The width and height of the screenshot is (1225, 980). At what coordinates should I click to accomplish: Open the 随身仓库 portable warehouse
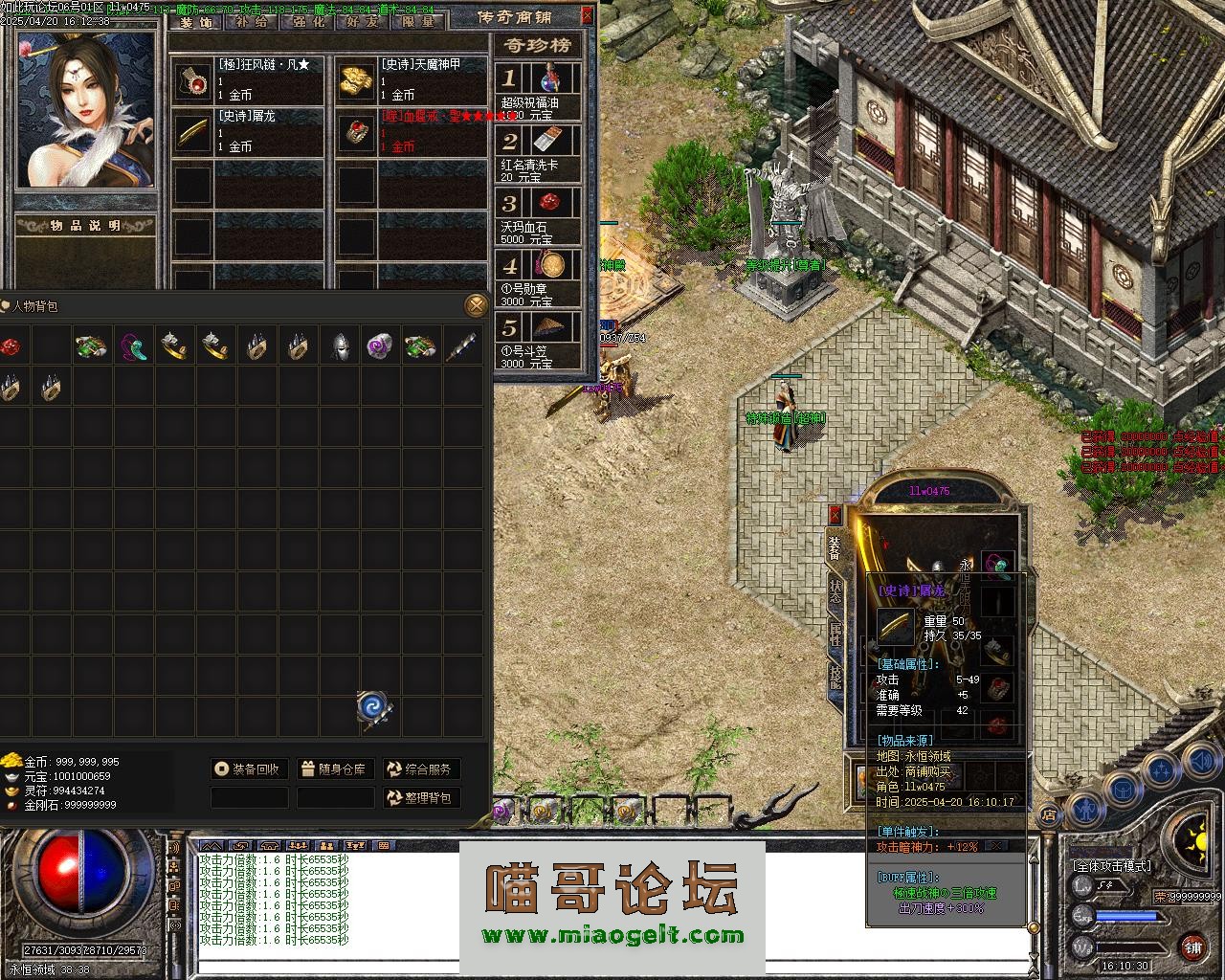(x=333, y=768)
